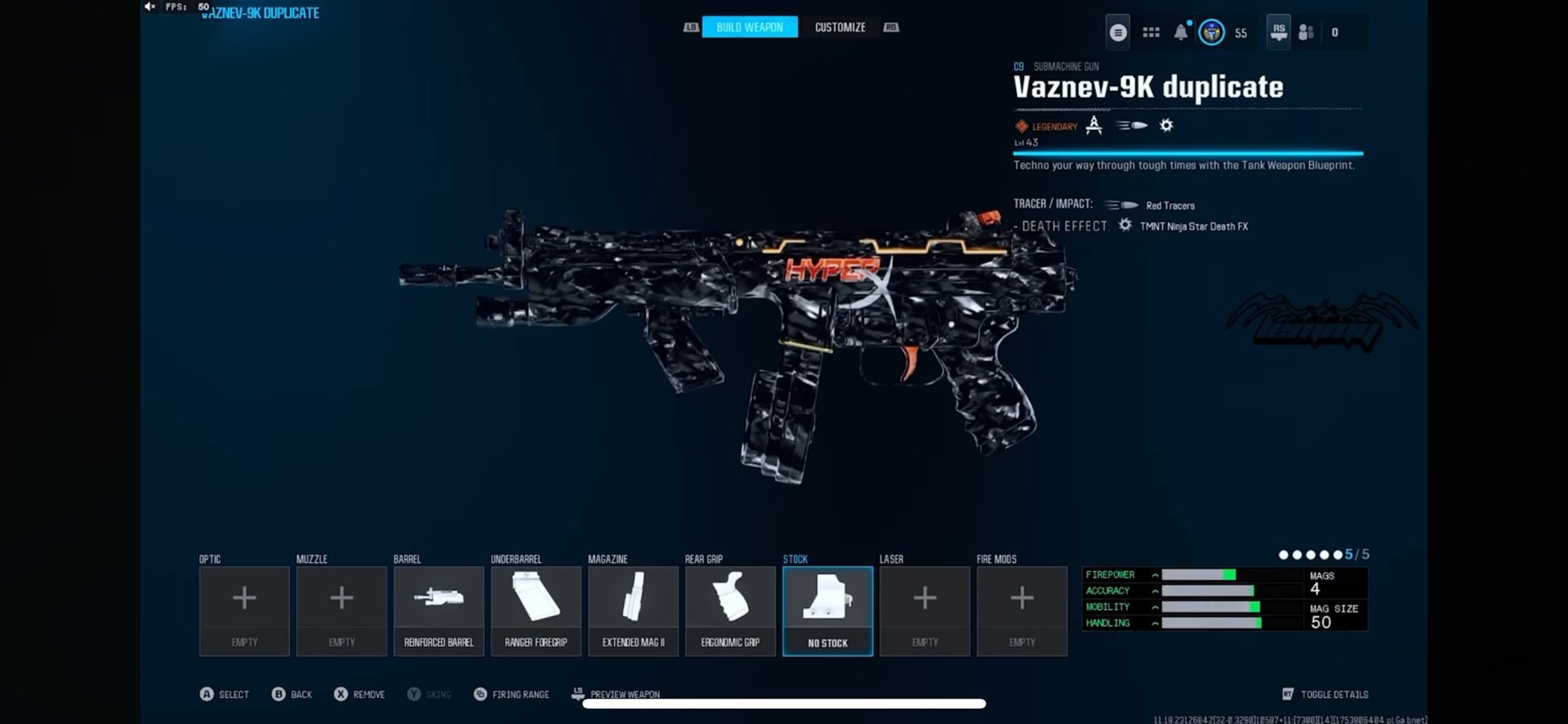Switch to the Build Weapon tab
The width and height of the screenshot is (1568, 724).
point(749,27)
